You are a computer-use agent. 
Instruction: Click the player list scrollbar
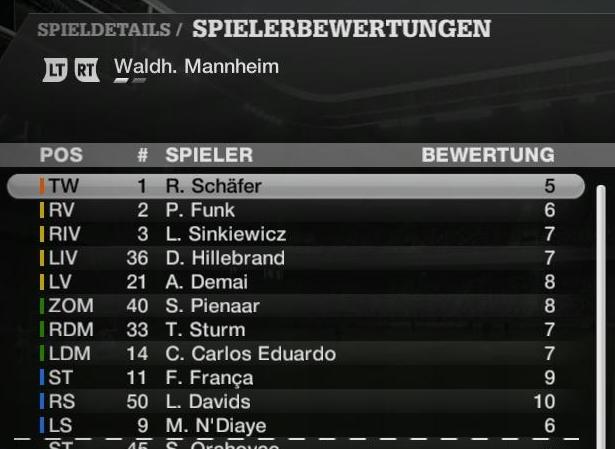(601, 310)
